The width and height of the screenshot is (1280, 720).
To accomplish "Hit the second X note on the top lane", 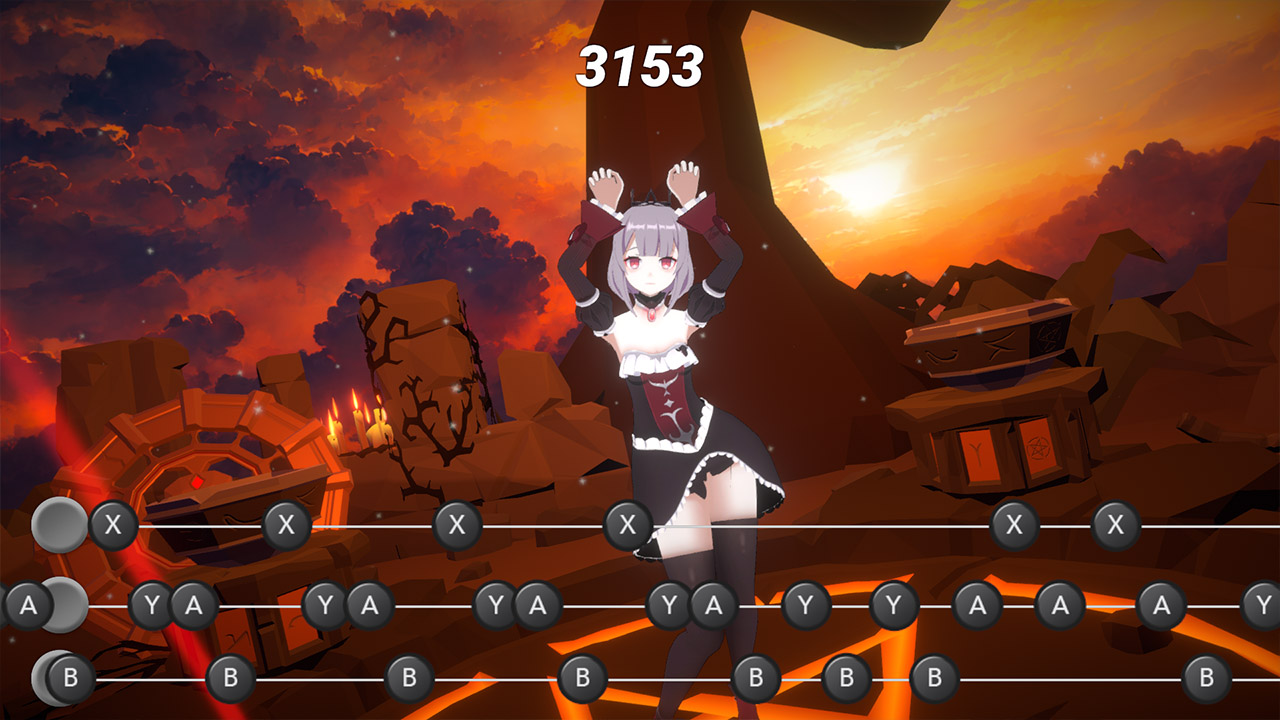I will pyautogui.click(x=285, y=521).
